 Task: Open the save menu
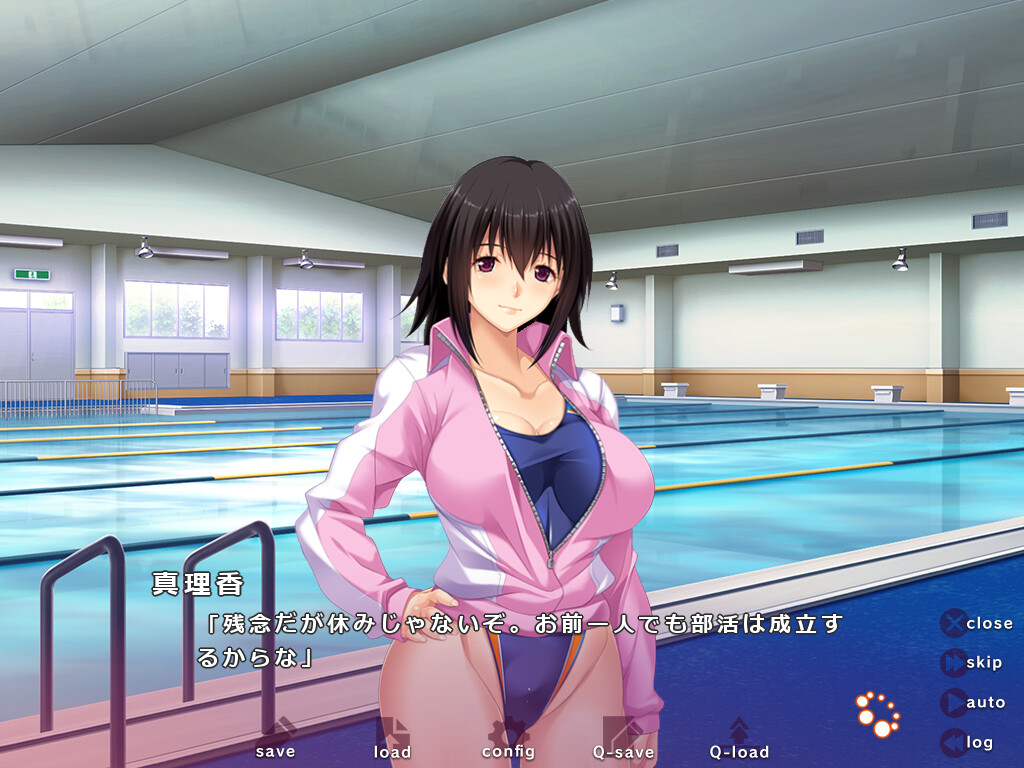tap(275, 740)
